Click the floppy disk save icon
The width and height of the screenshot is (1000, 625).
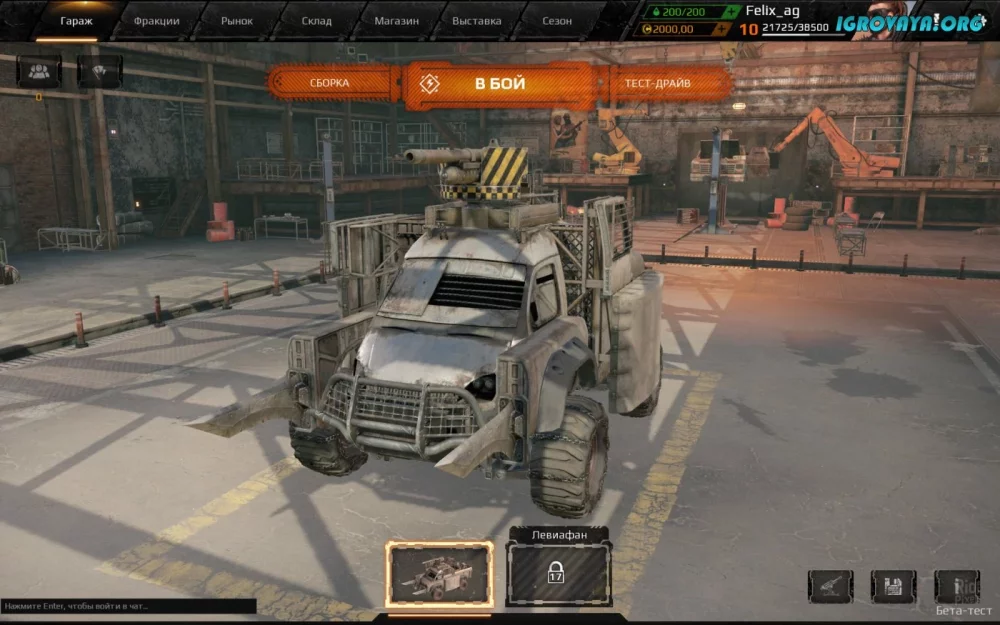[893, 586]
